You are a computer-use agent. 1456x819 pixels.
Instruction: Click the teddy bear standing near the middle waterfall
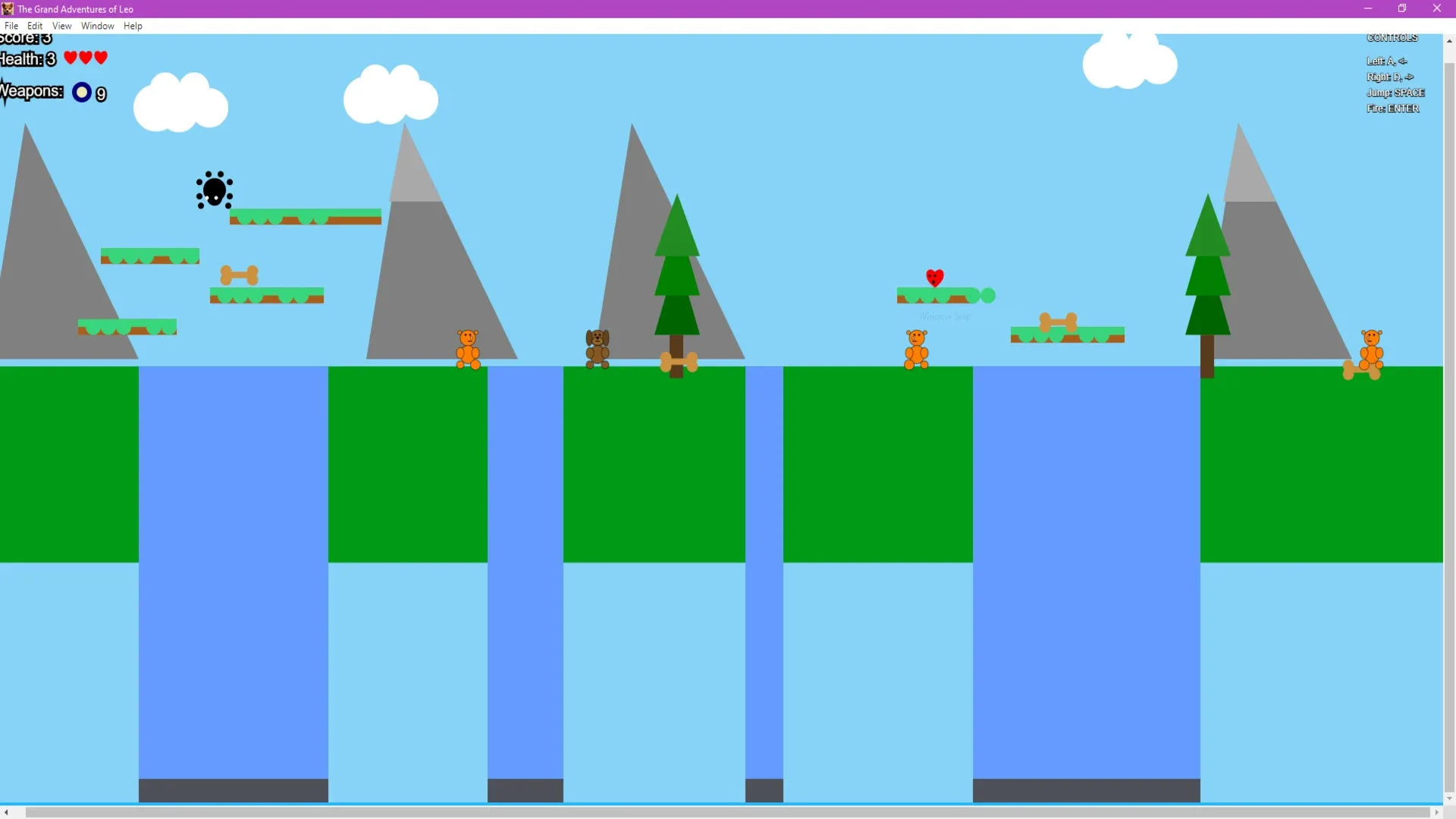[x=915, y=349]
